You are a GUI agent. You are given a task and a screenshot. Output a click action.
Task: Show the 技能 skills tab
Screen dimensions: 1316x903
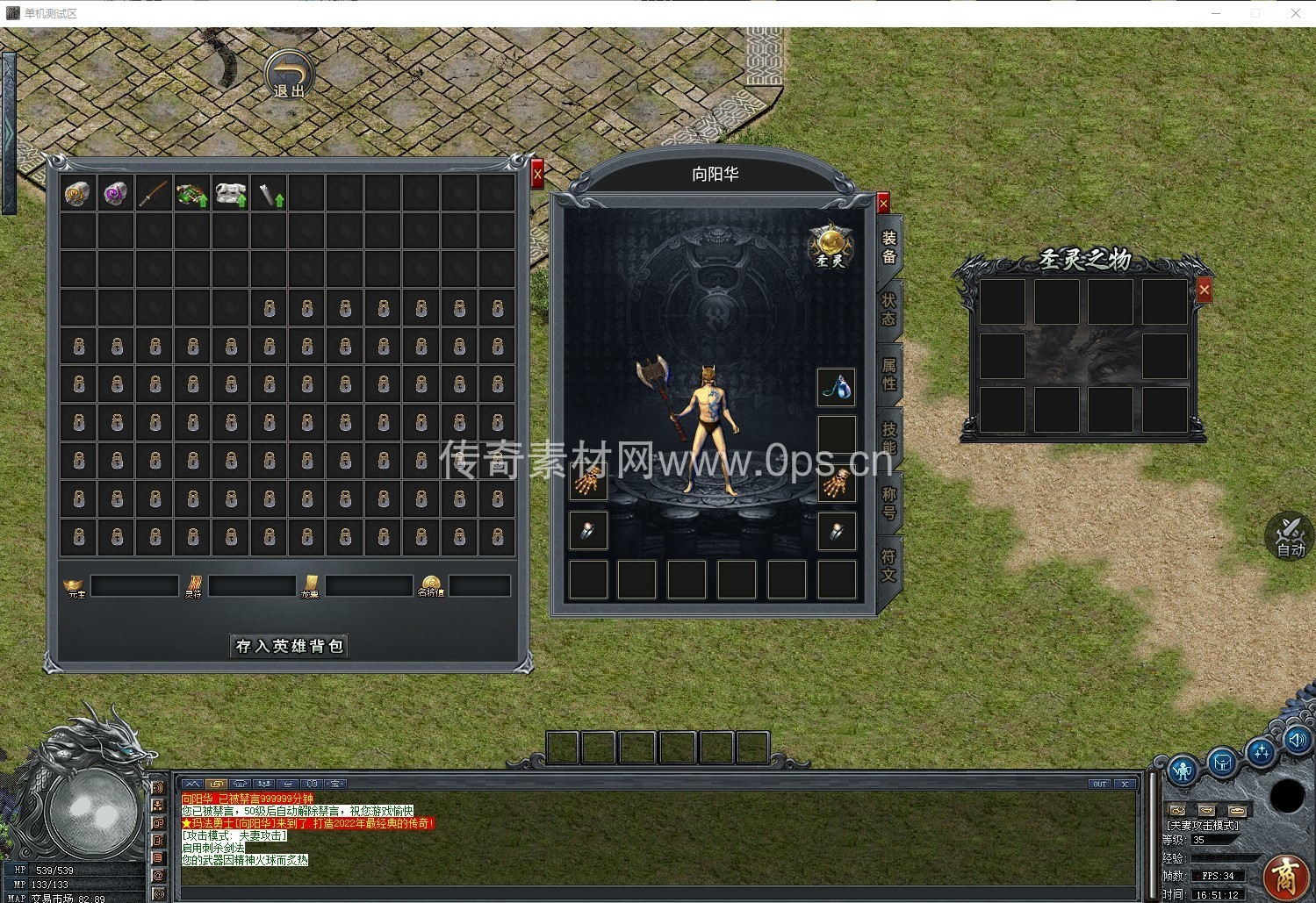(888, 437)
